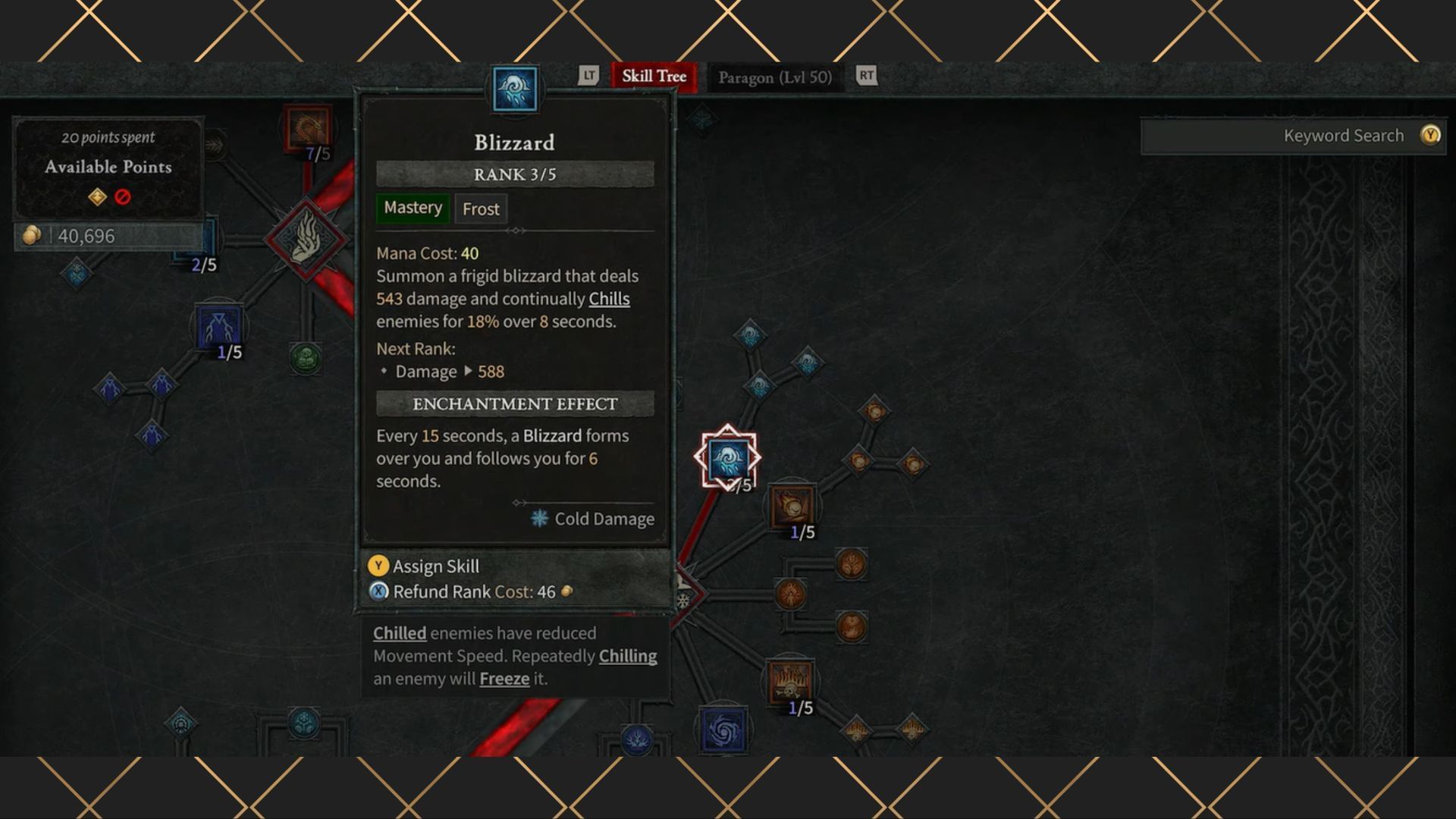Click the Y coin icon beside Keyword Search
This screenshot has height=819, width=1456.
1429,136
